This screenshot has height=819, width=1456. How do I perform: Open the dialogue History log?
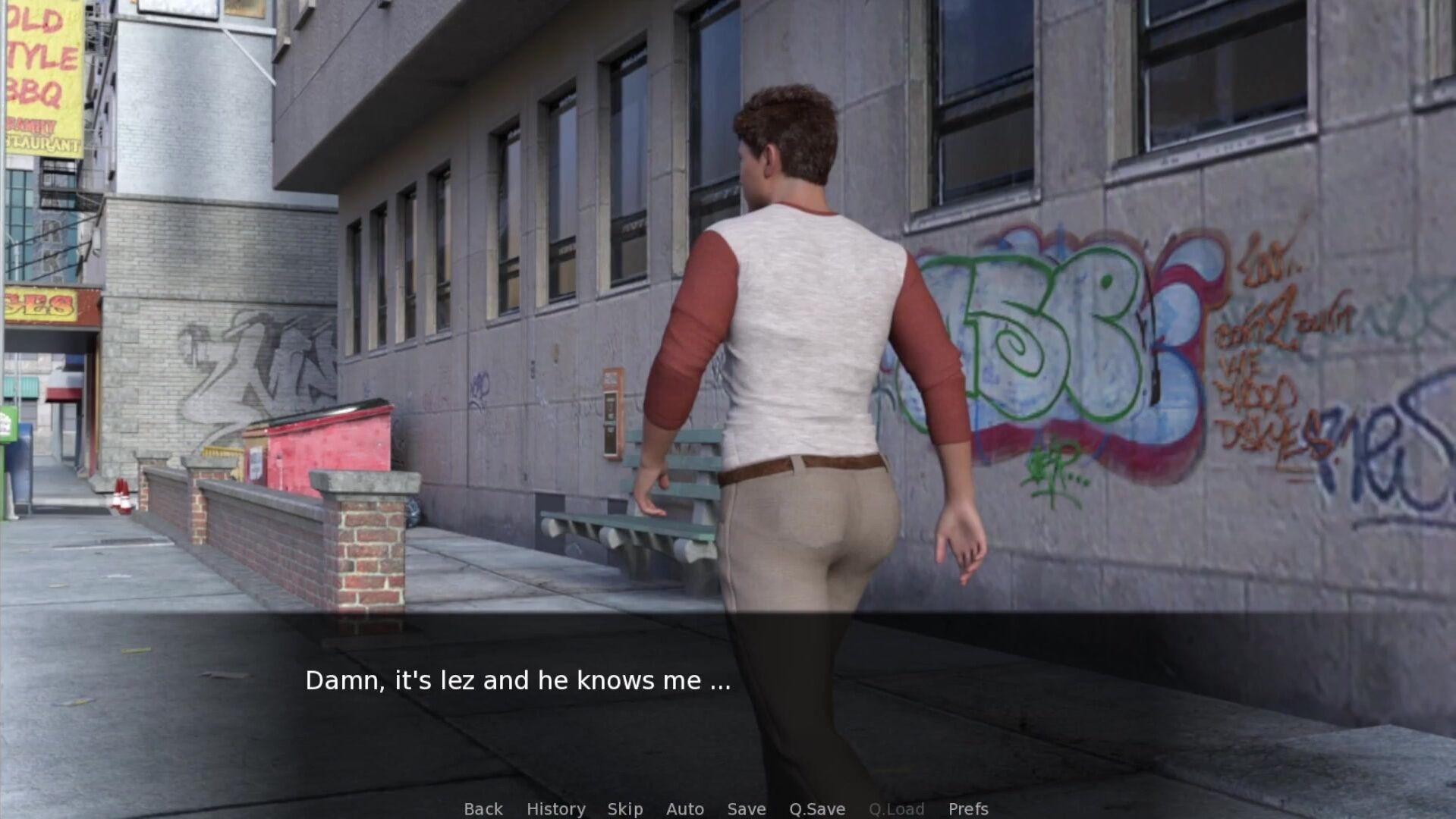tap(555, 809)
